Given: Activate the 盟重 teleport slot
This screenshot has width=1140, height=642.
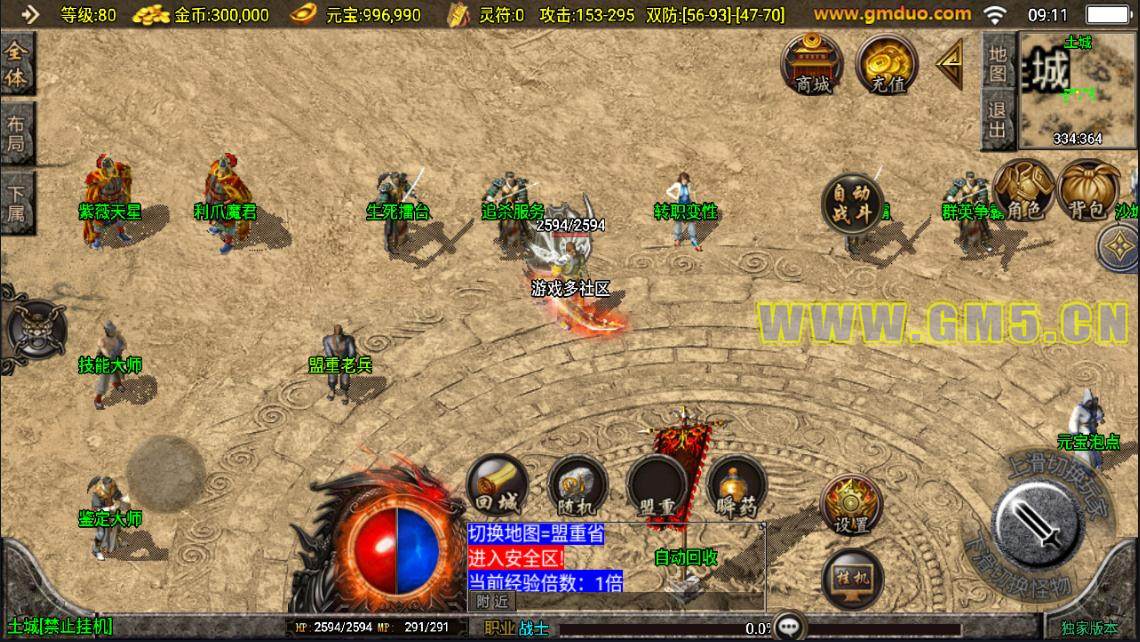Looking at the screenshot, I should (x=657, y=486).
